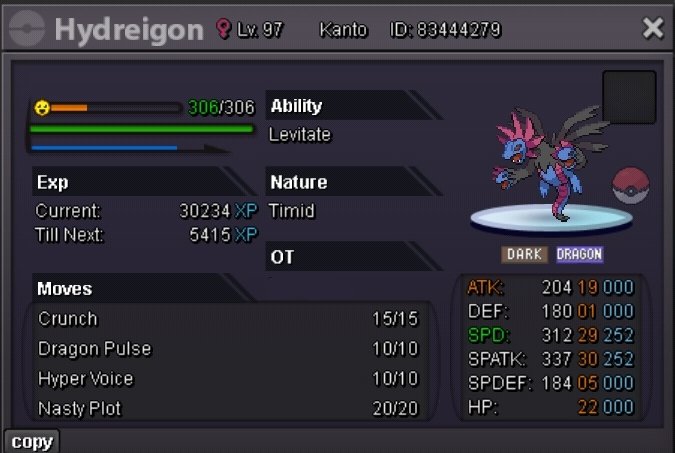Click the Poké Ball icon beside Hydreigon
This screenshot has height=453, width=675.
(631, 186)
